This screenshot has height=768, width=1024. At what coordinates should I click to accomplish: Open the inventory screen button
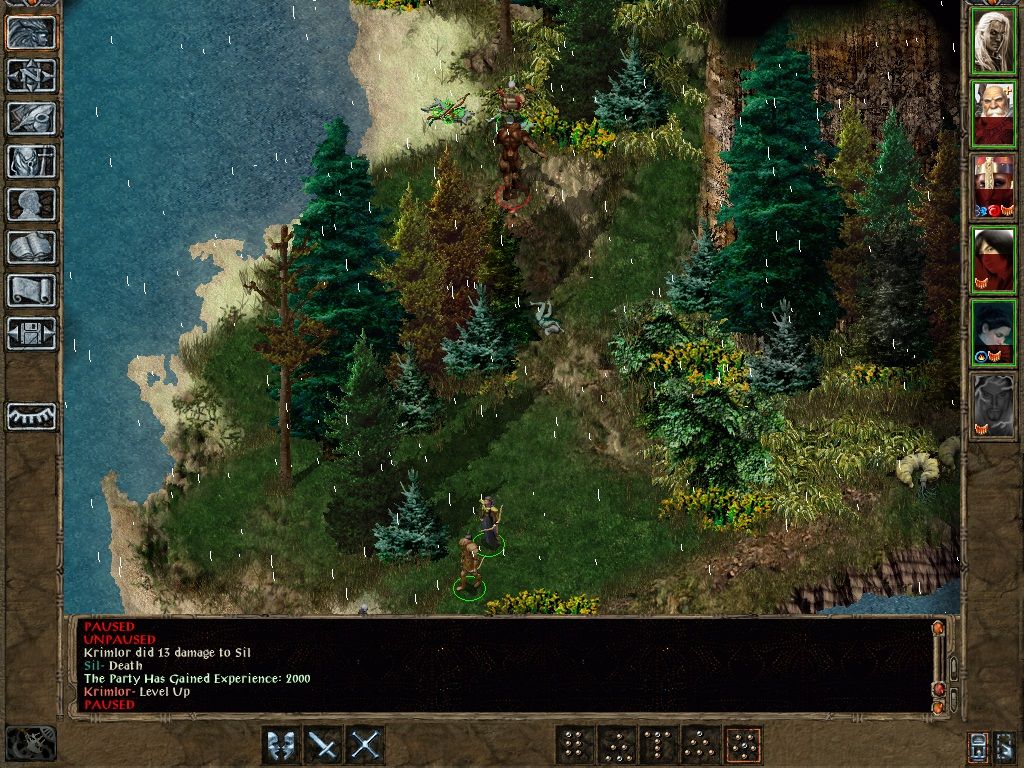click(x=32, y=161)
